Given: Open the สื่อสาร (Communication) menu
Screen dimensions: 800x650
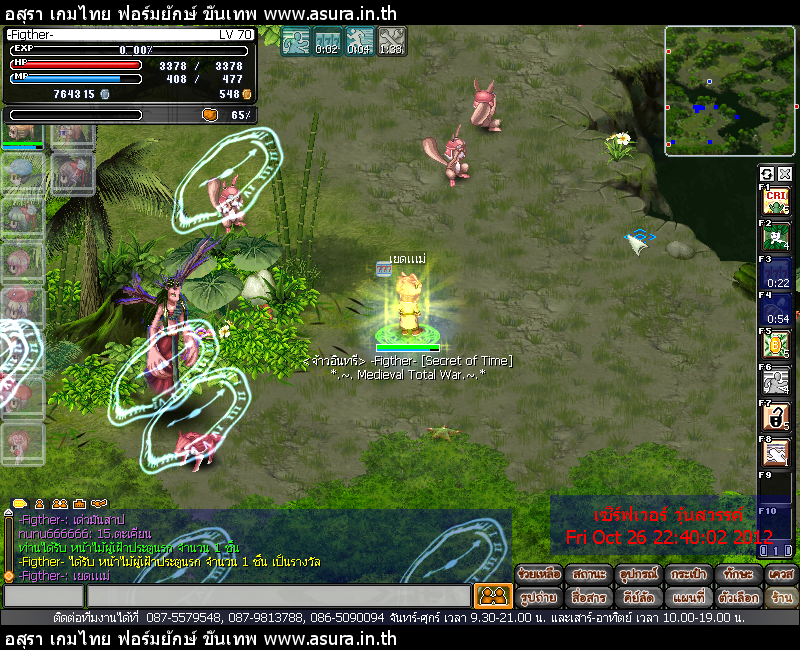Looking at the screenshot, I should (588, 597).
